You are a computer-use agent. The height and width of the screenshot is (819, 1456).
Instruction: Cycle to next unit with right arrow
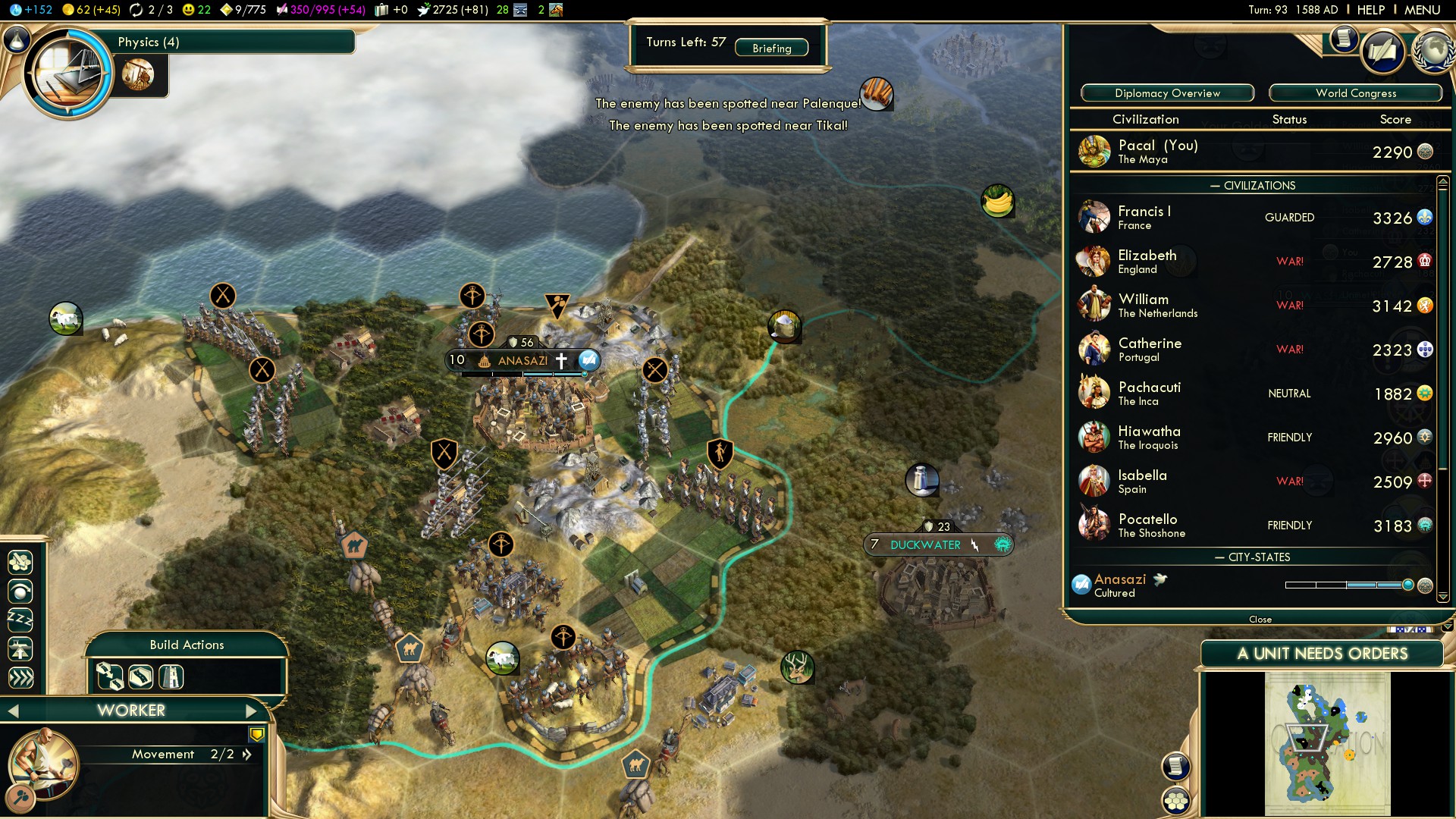[x=252, y=711]
